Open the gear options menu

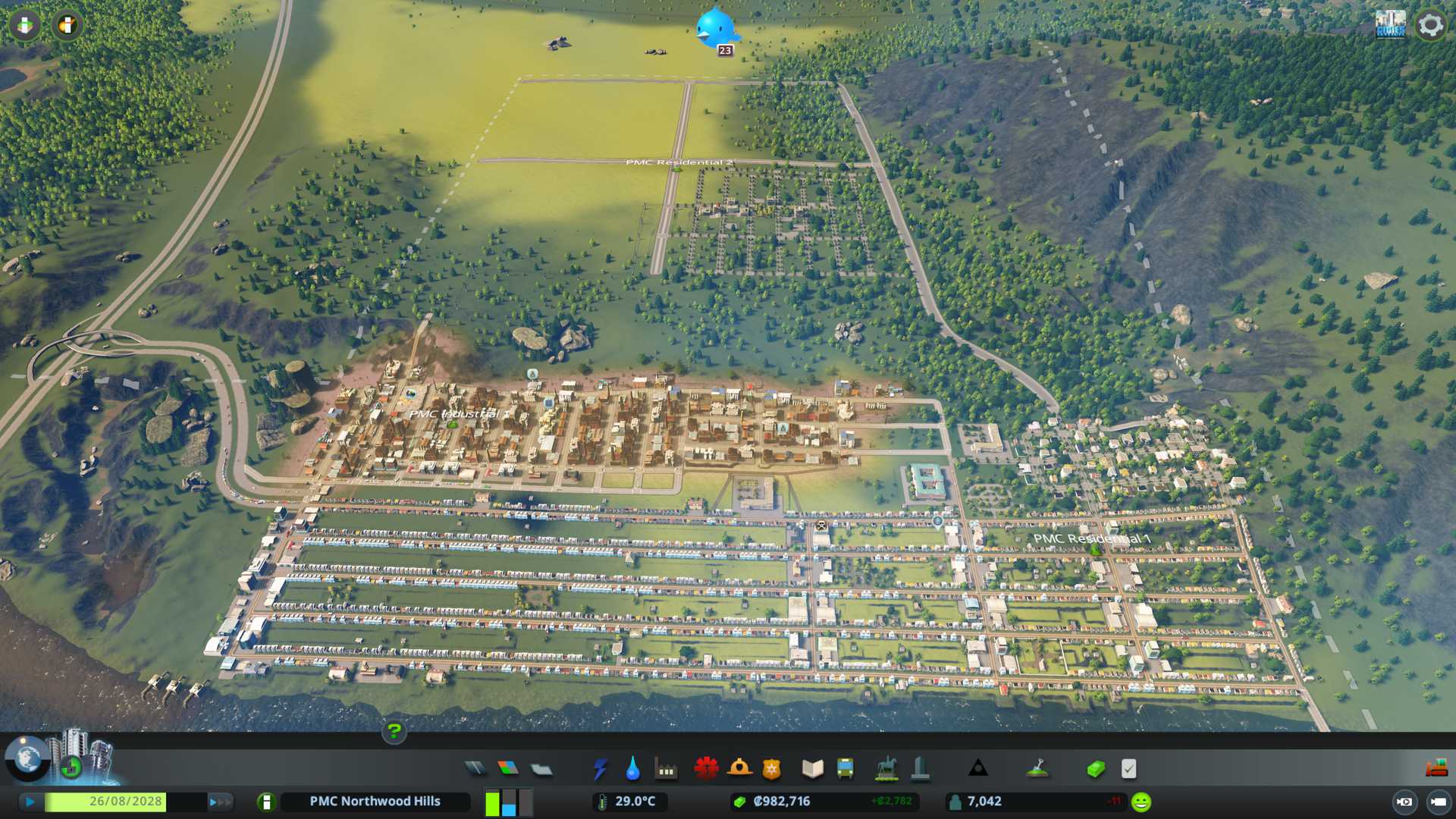[x=1430, y=25]
